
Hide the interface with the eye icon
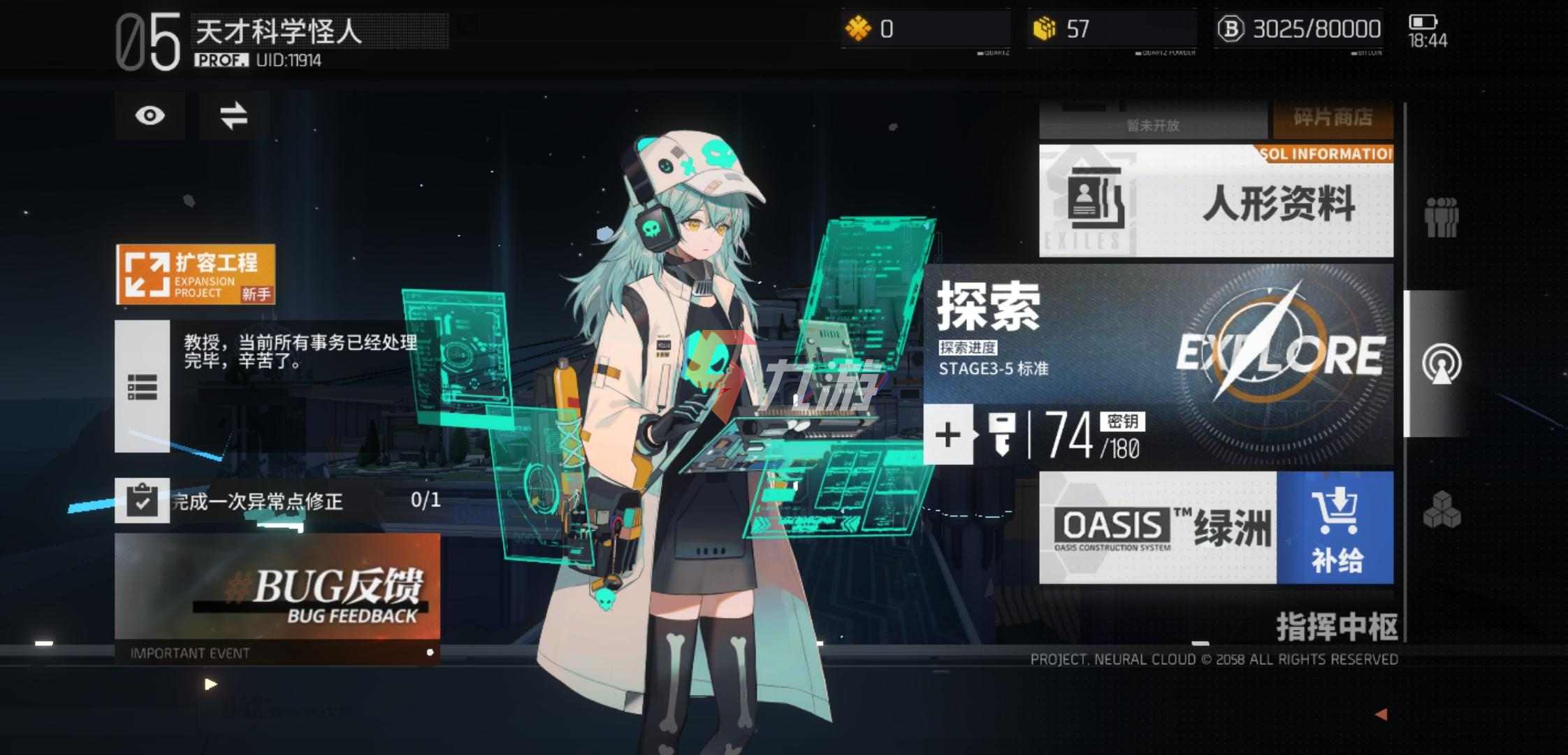tap(150, 115)
